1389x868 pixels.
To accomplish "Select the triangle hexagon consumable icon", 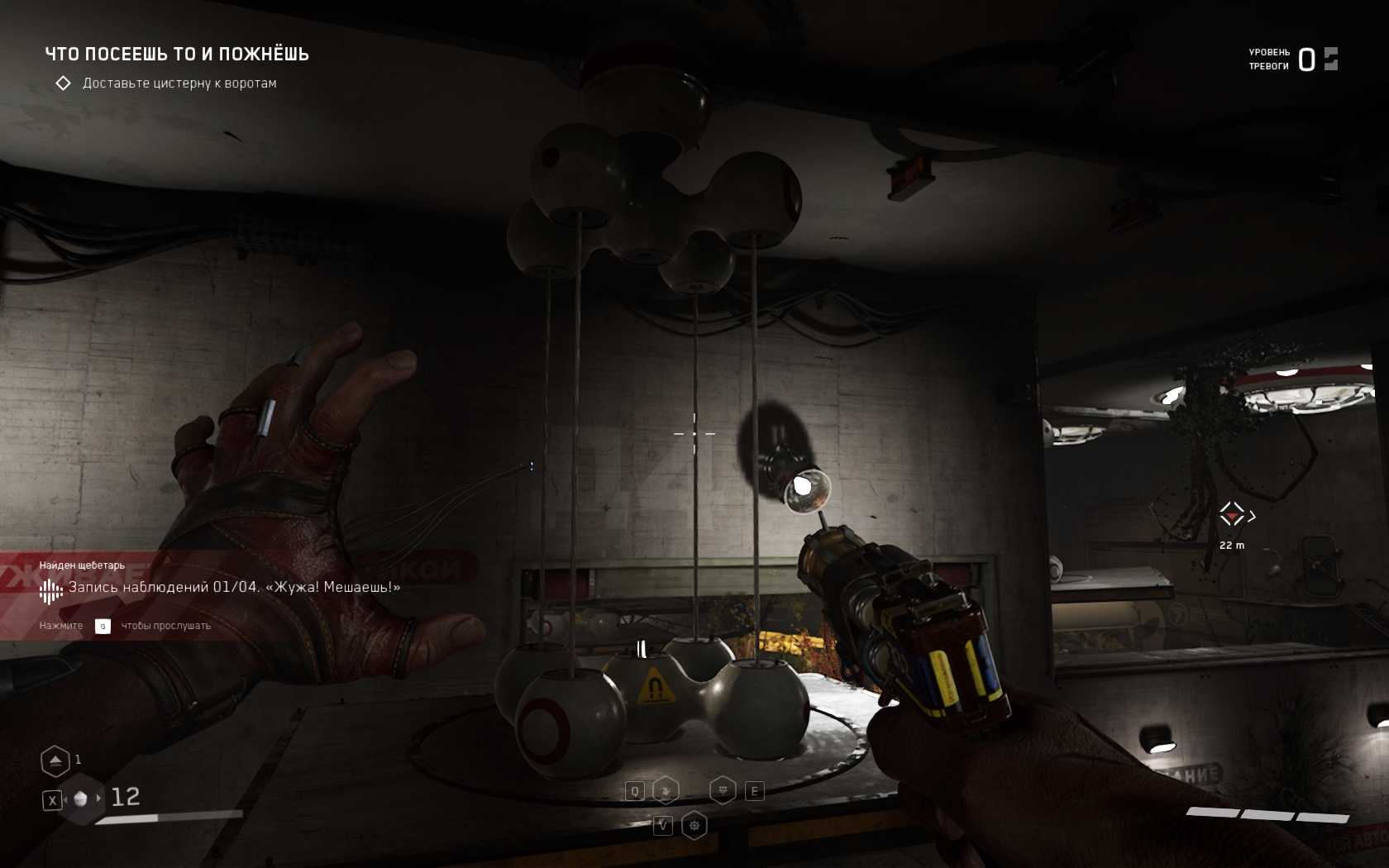I will (55, 761).
